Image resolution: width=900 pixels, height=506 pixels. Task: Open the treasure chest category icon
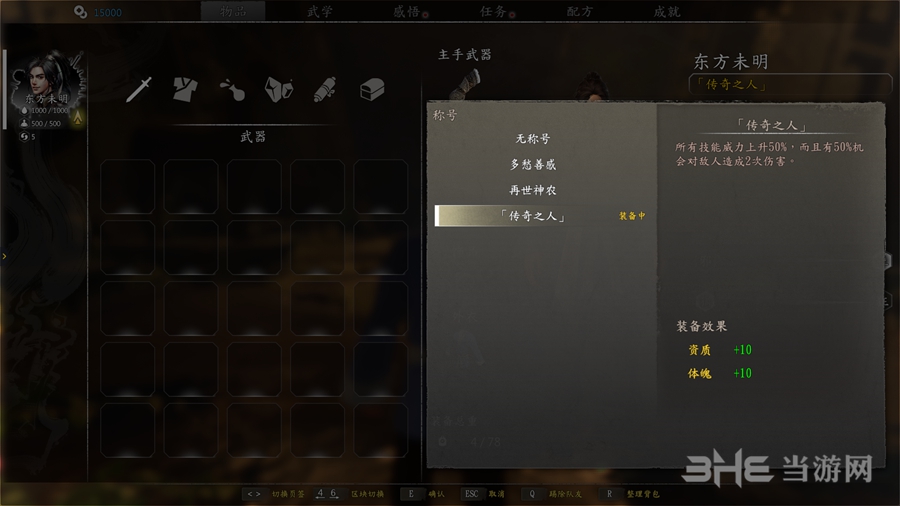[372, 89]
